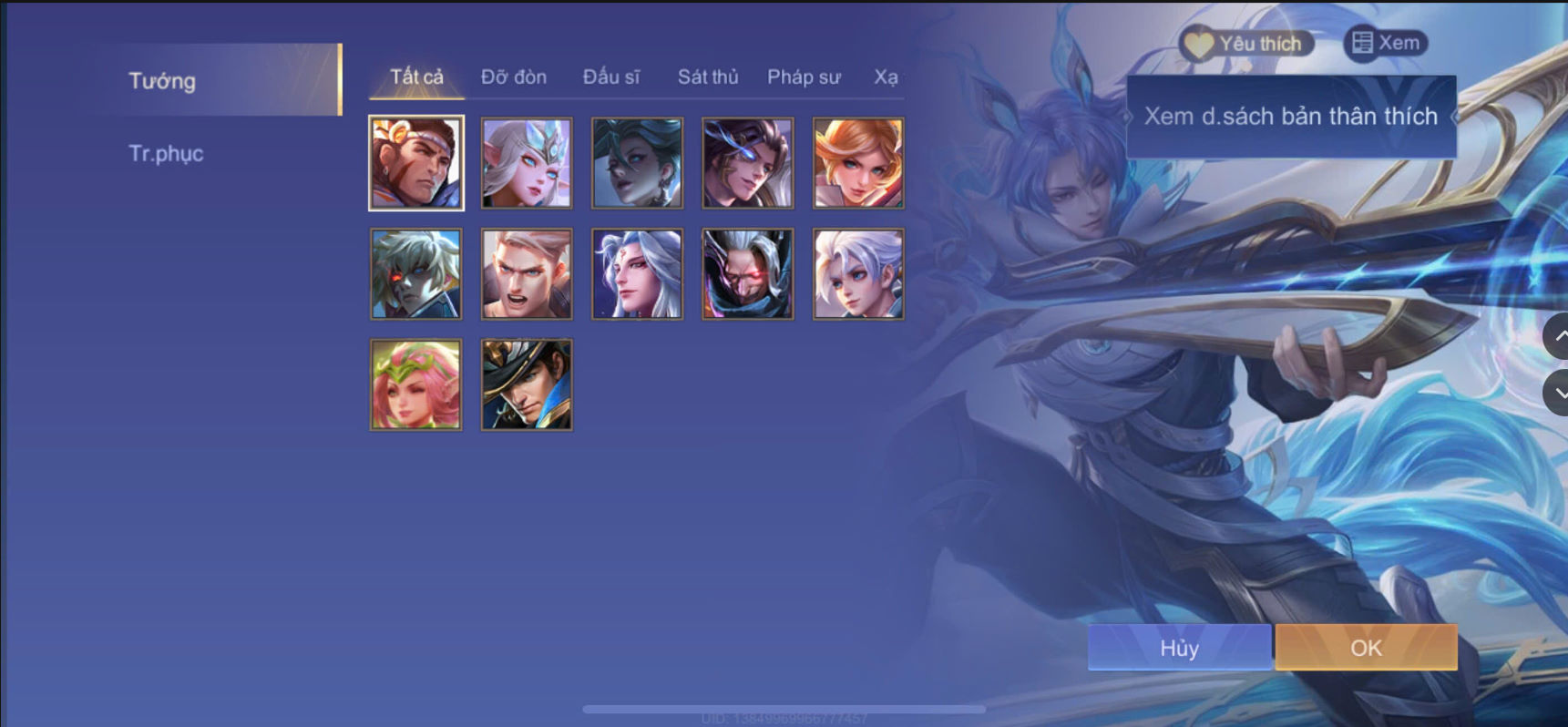The image size is (1568, 727).
Task: Select the glowing-eyed villain portrait
Action: (x=747, y=274)
